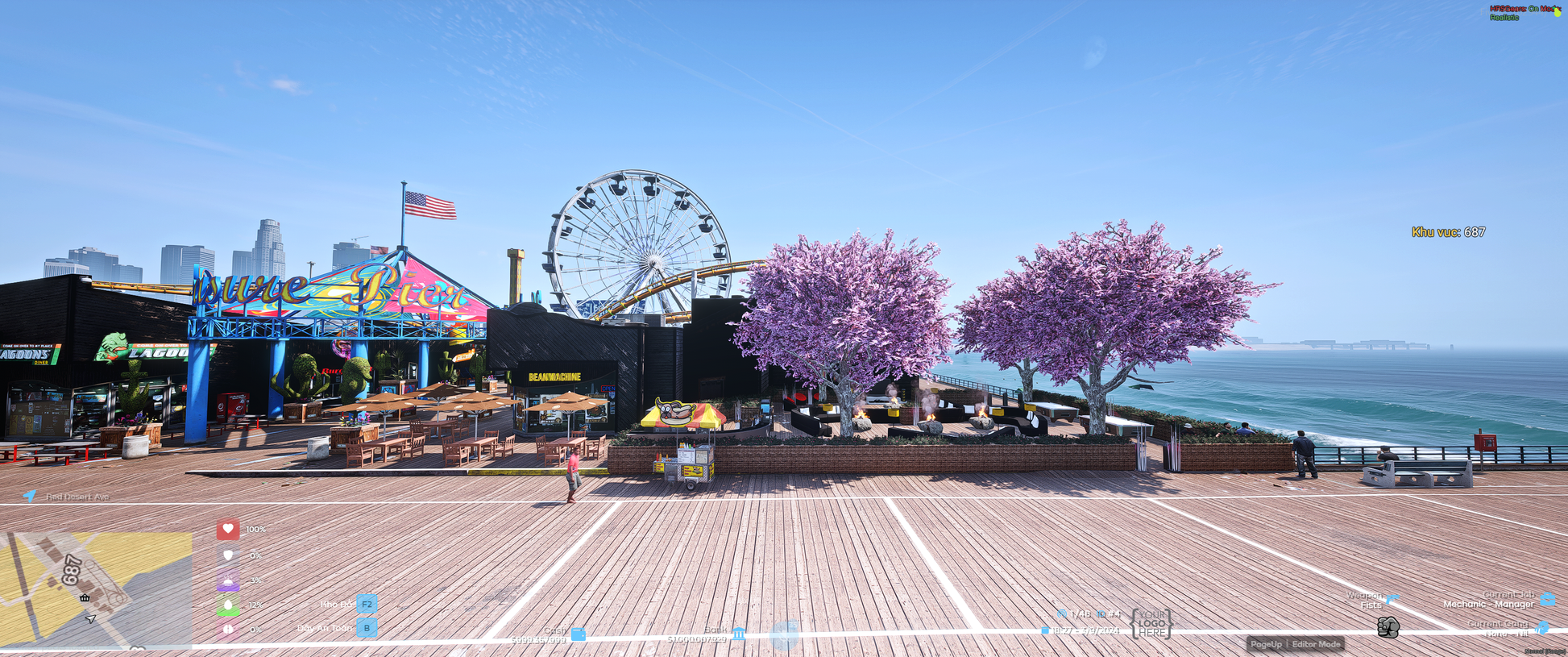The height and width of the screenshot is (657, 1568).
Task: Click the purple food hunger icon
Action: coord(228,580)
